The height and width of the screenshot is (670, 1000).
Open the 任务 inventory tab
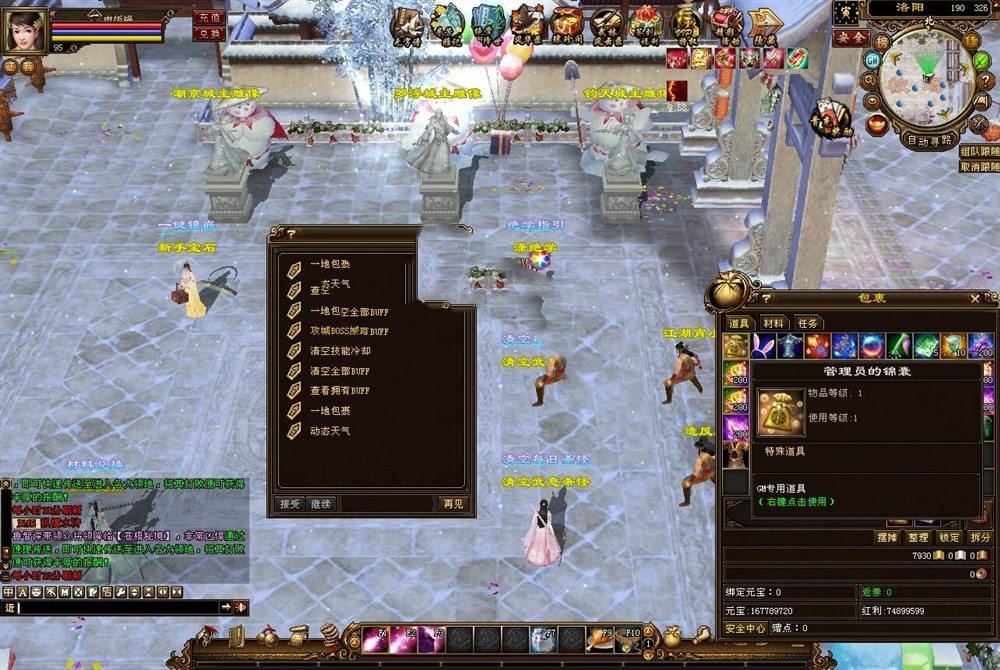[x=807, y=323]
